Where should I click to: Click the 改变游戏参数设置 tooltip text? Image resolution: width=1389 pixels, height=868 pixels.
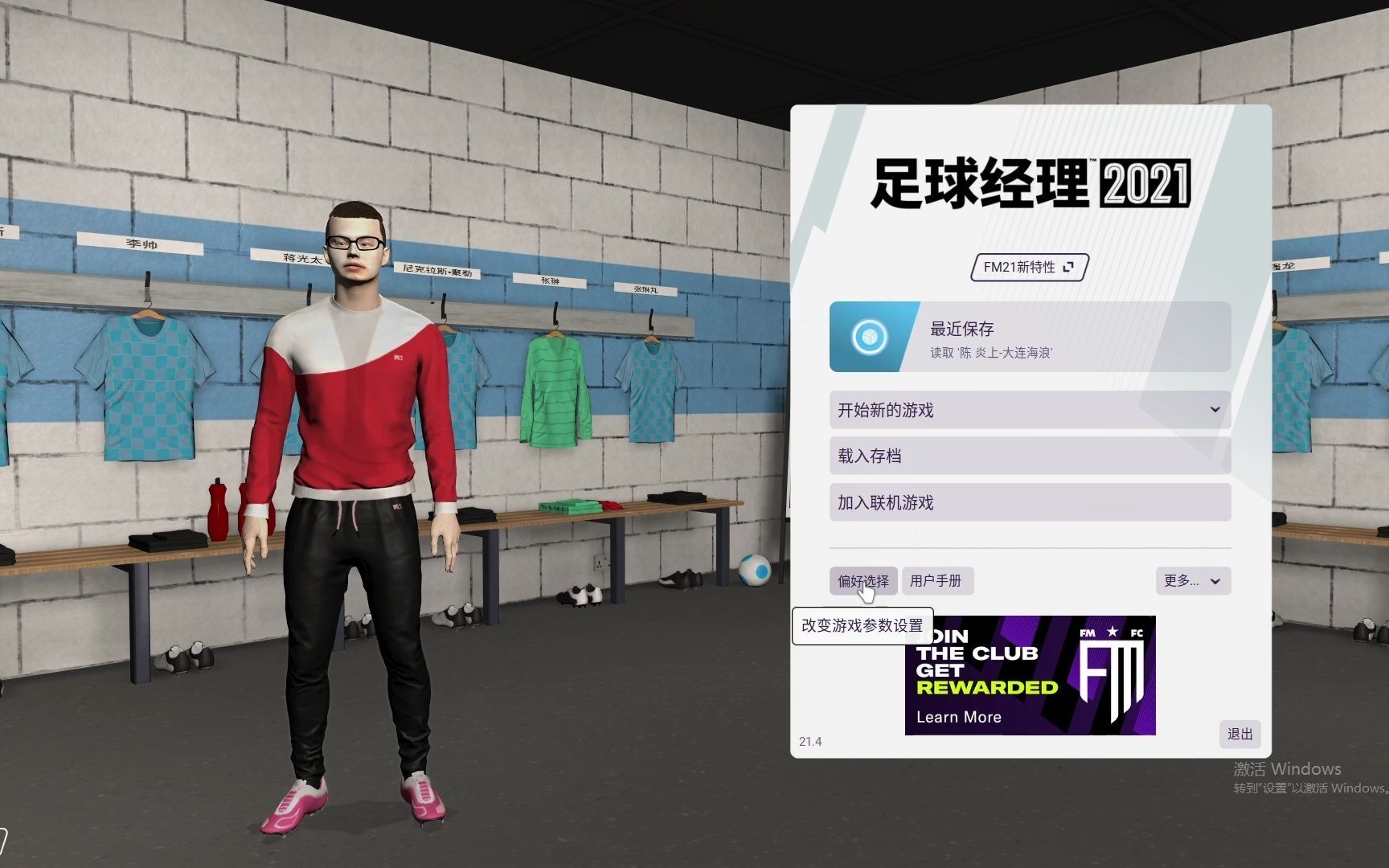pyautogui.click(x=861, y=625)
